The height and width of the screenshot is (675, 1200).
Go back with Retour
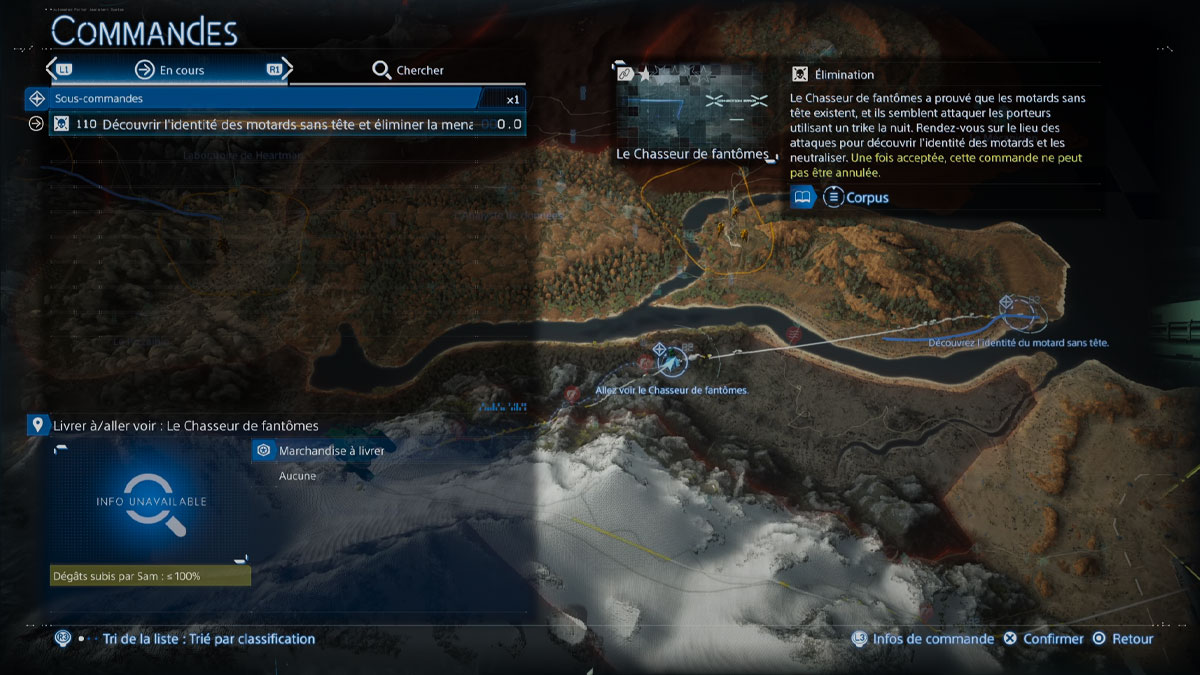point(1123,639)
